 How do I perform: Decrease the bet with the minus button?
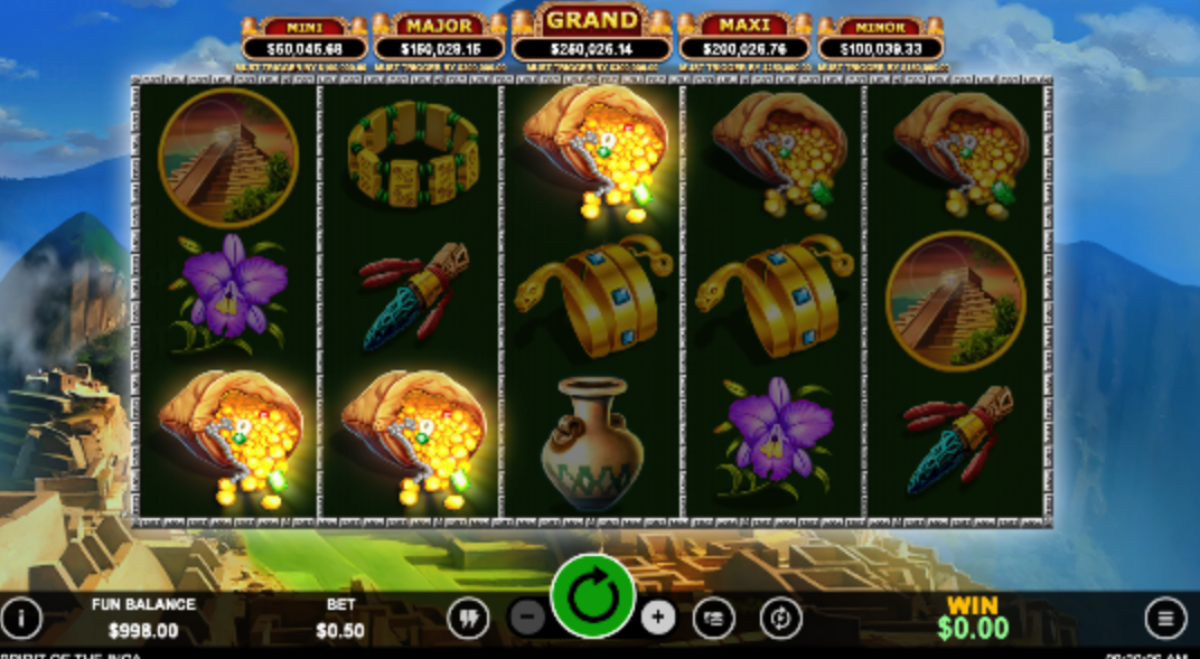click(527, 618)
